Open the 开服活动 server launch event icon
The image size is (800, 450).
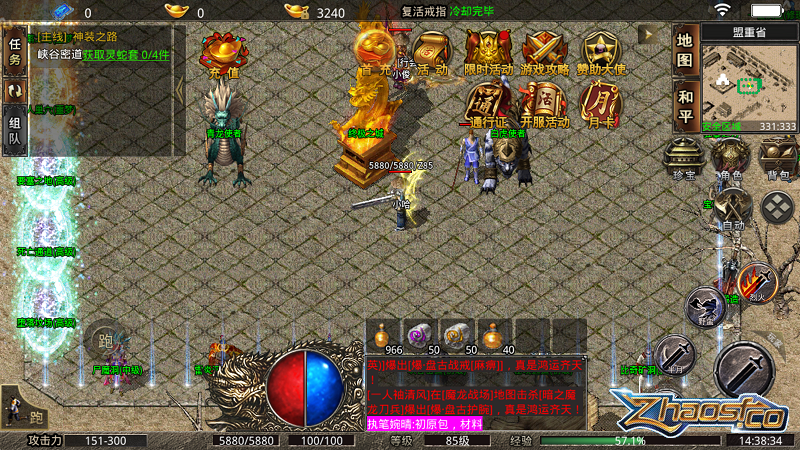tap(544, 105)
